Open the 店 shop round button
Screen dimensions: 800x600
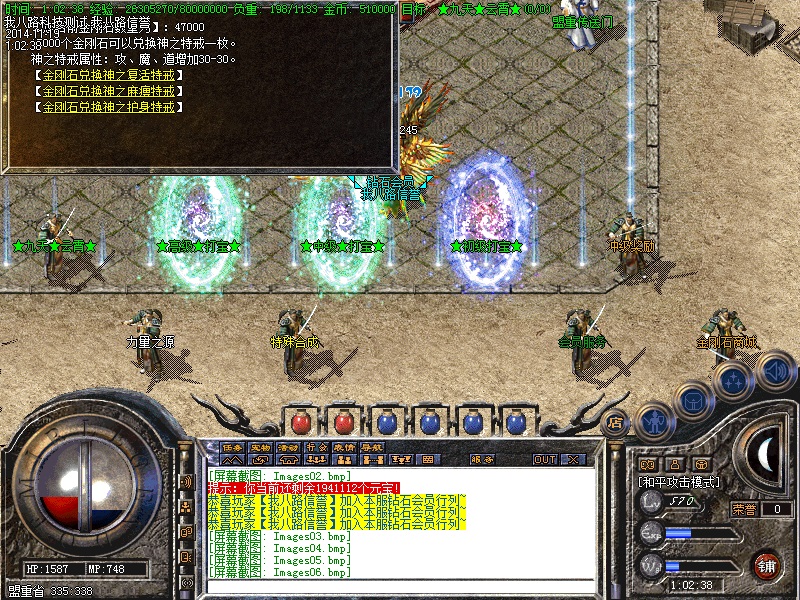pyautogui.click(x=616, y=423)
